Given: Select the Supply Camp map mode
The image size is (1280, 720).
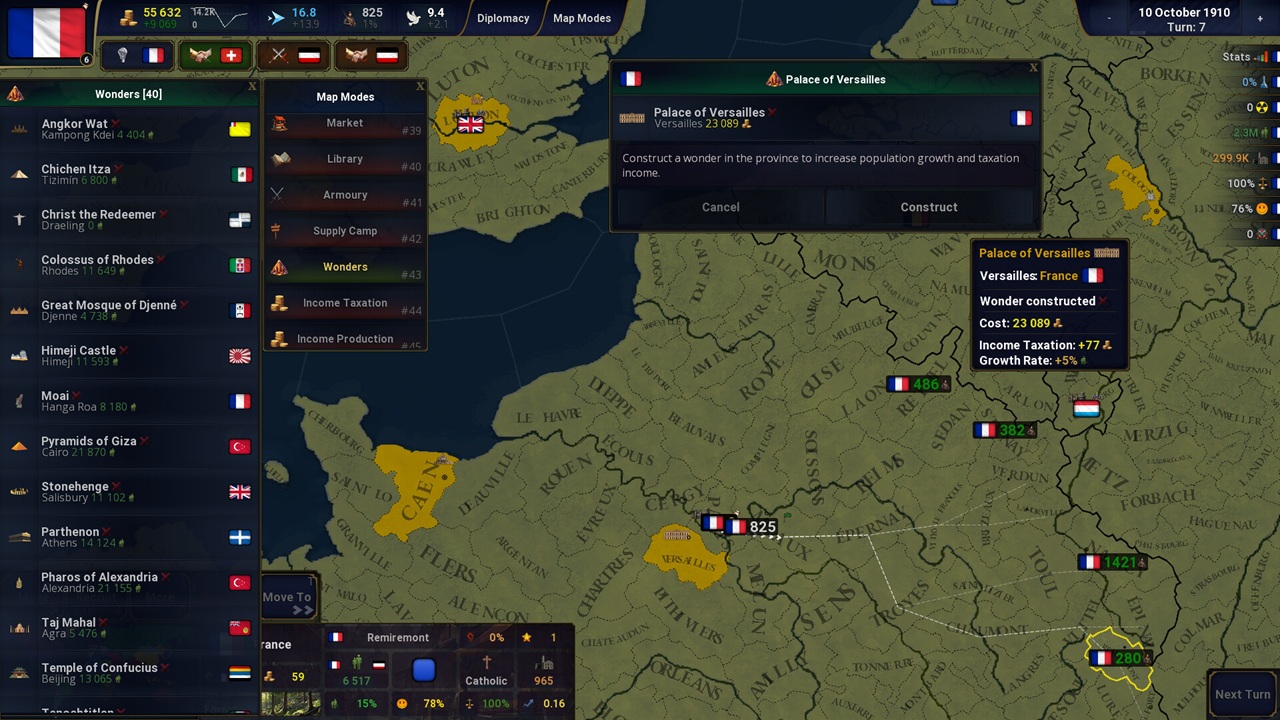Looking at the screenshot, I should 345,231.
